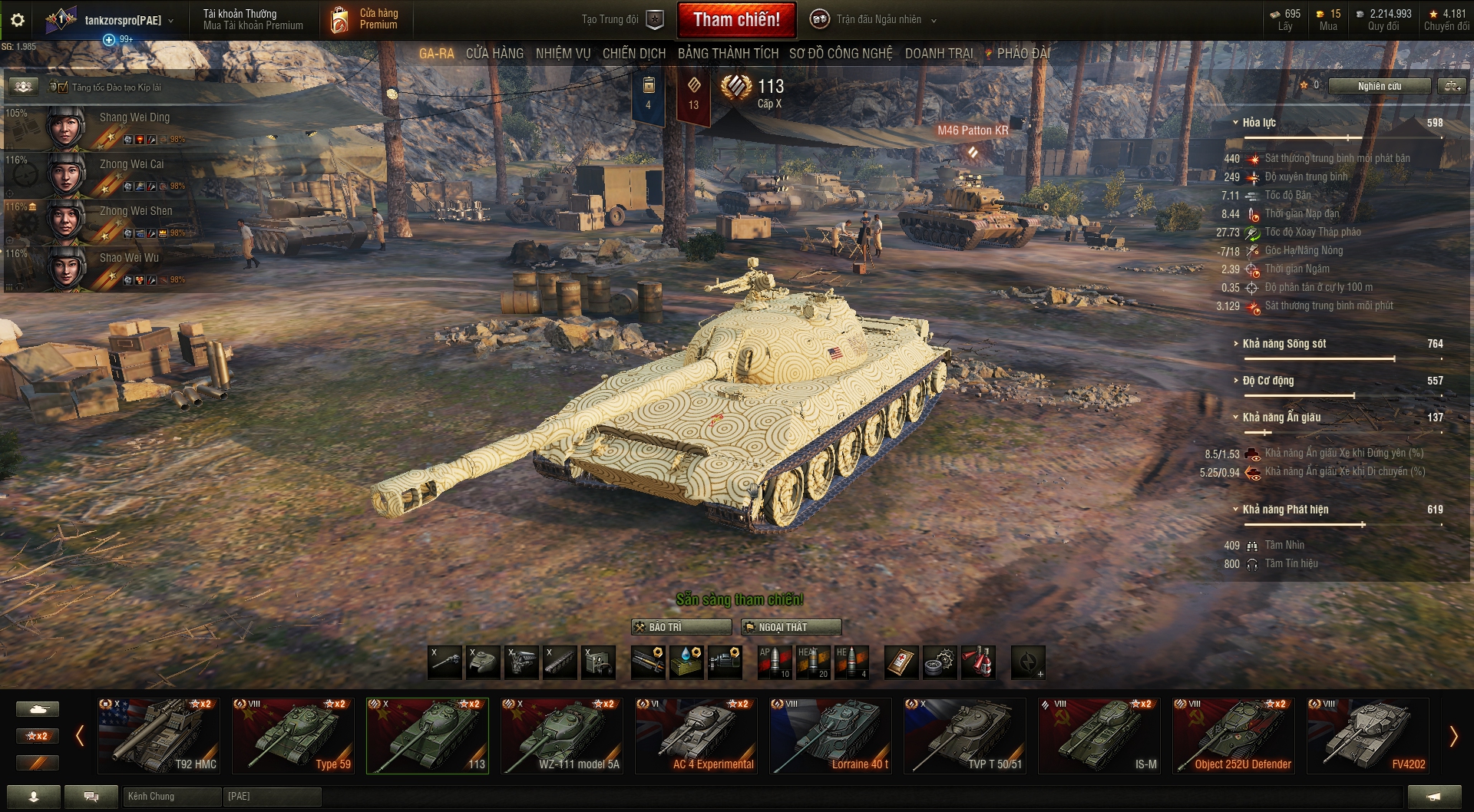Toggle the premium vehicle filter below x2 filter
This screenshot has width=1474, height=812.
pyautogui.click(x=37, y=763)
